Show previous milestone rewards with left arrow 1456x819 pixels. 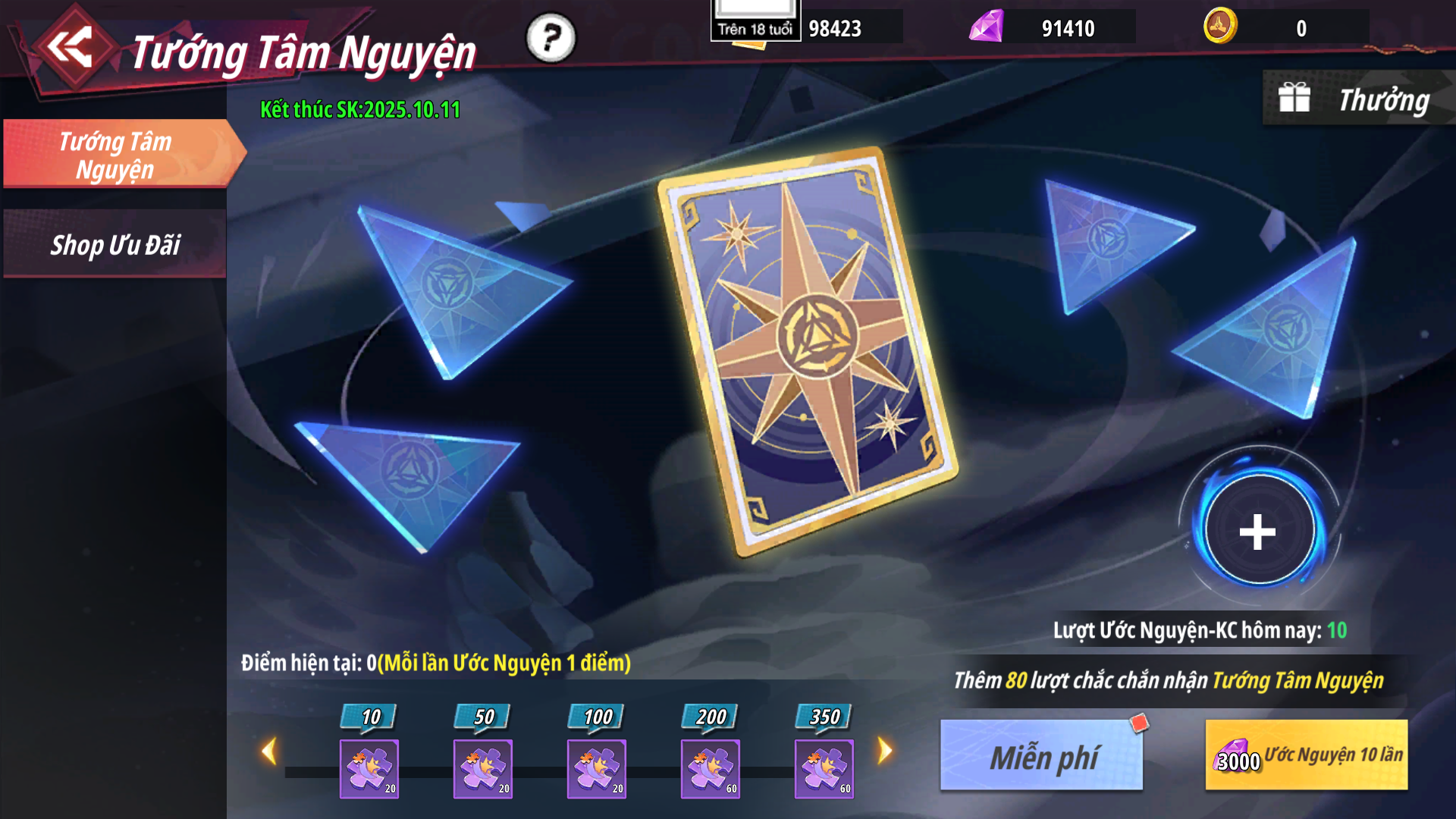(268, 752)
